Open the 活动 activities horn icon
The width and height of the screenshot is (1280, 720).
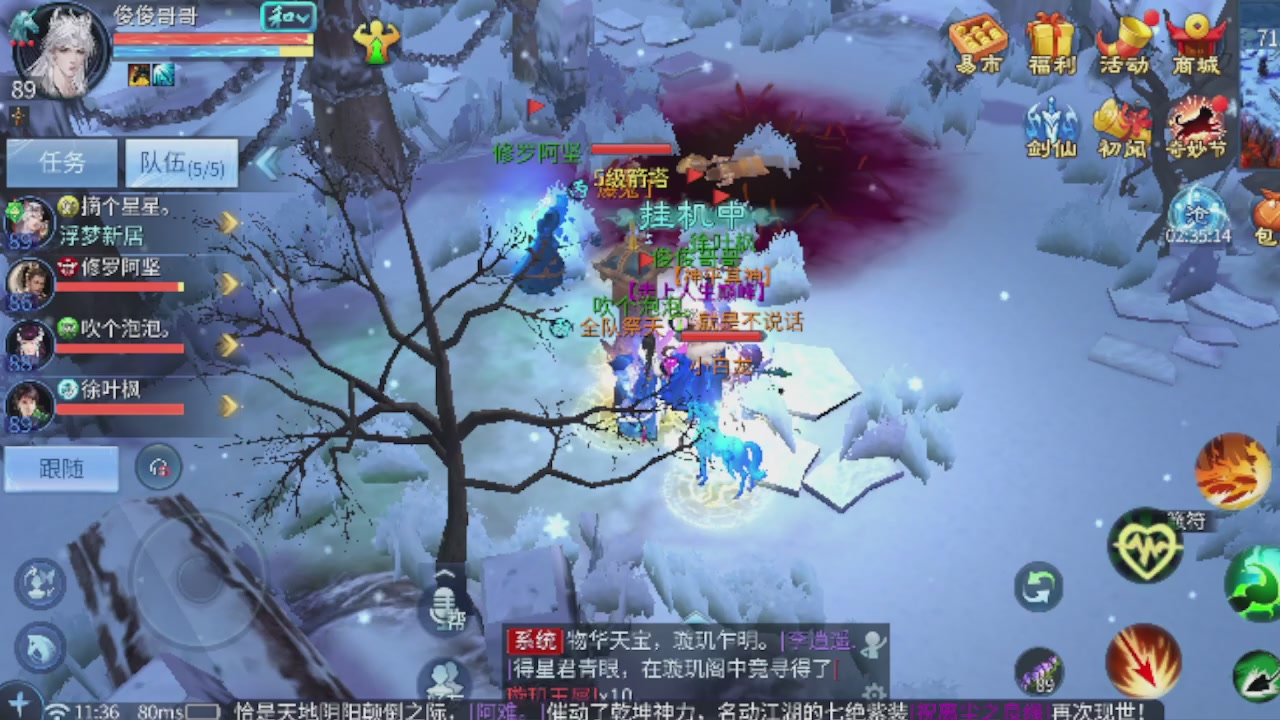(1124, 45)
